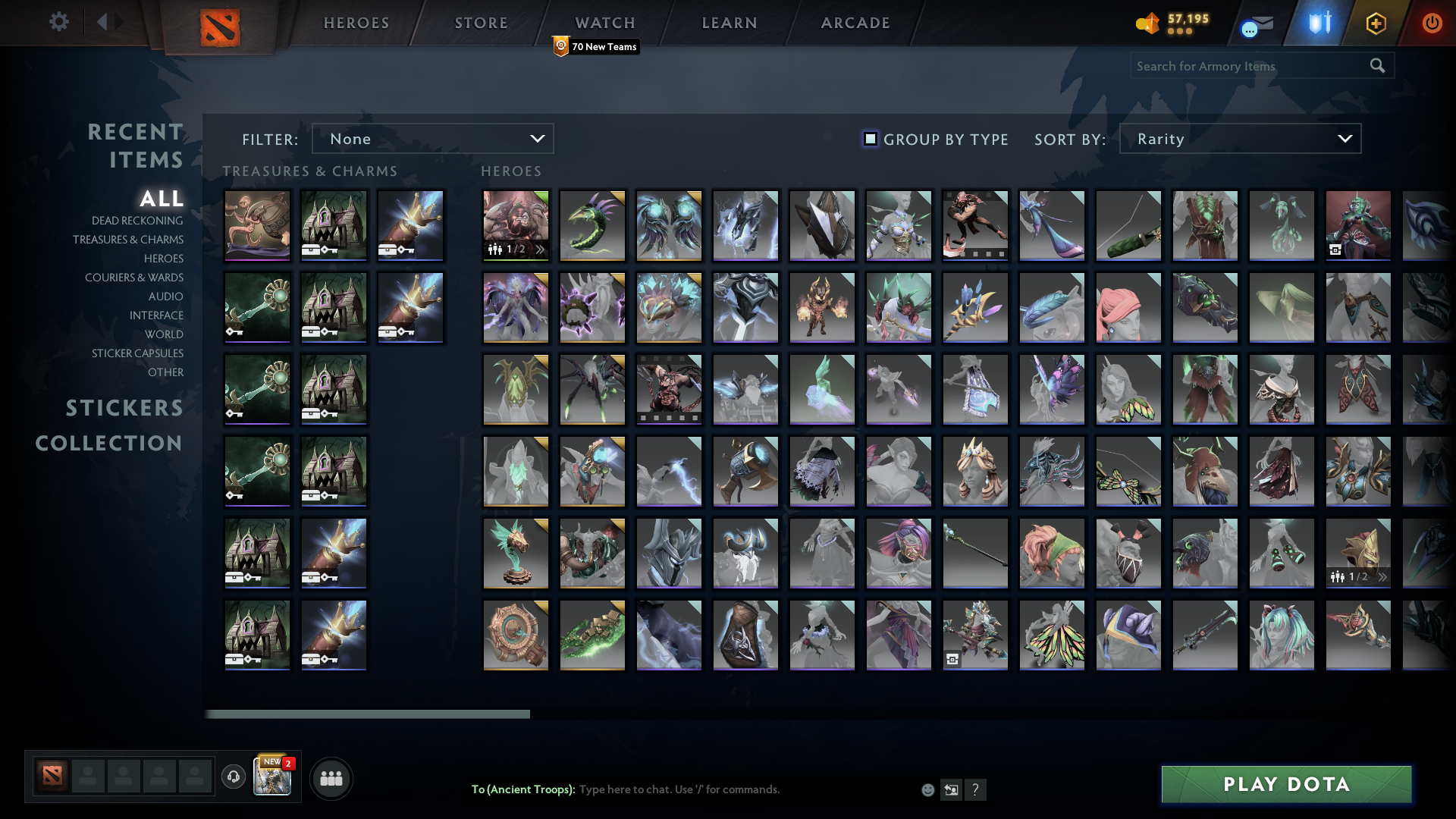Select STICKERS in the left sidebar
The height and width of the screenshot is (819, 1456).
(x=124, y=408)
